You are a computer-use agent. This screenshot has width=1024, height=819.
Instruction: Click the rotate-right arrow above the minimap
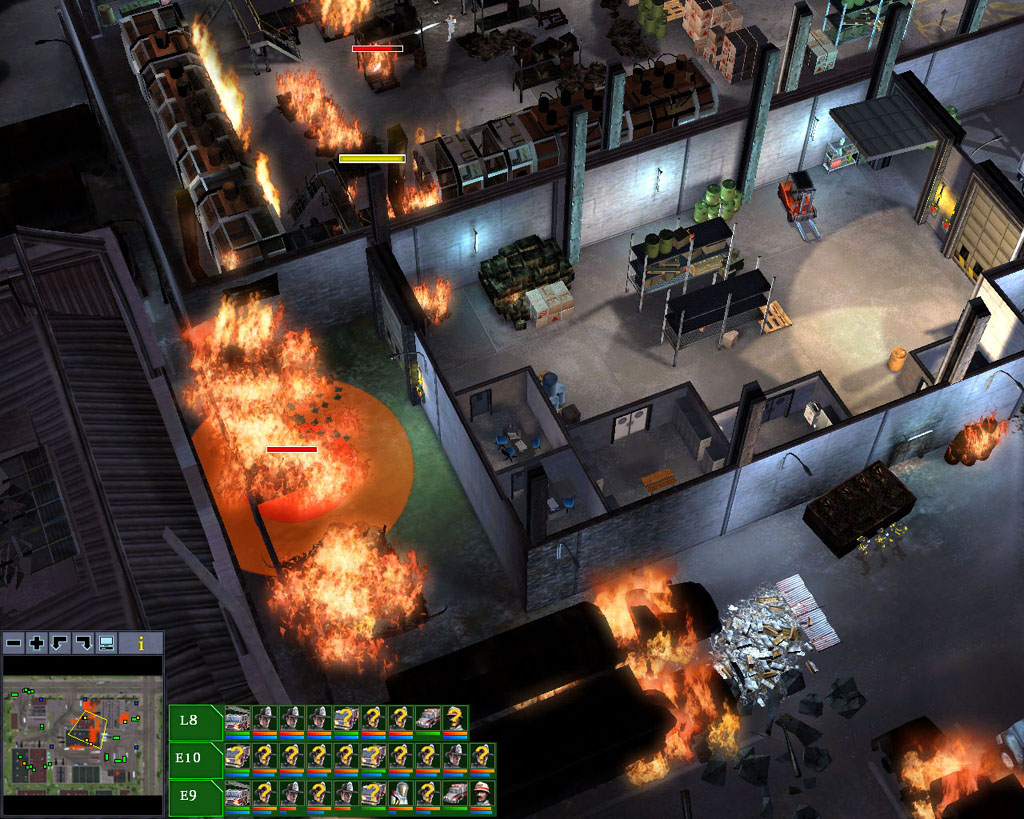click(x=83, y=643)
